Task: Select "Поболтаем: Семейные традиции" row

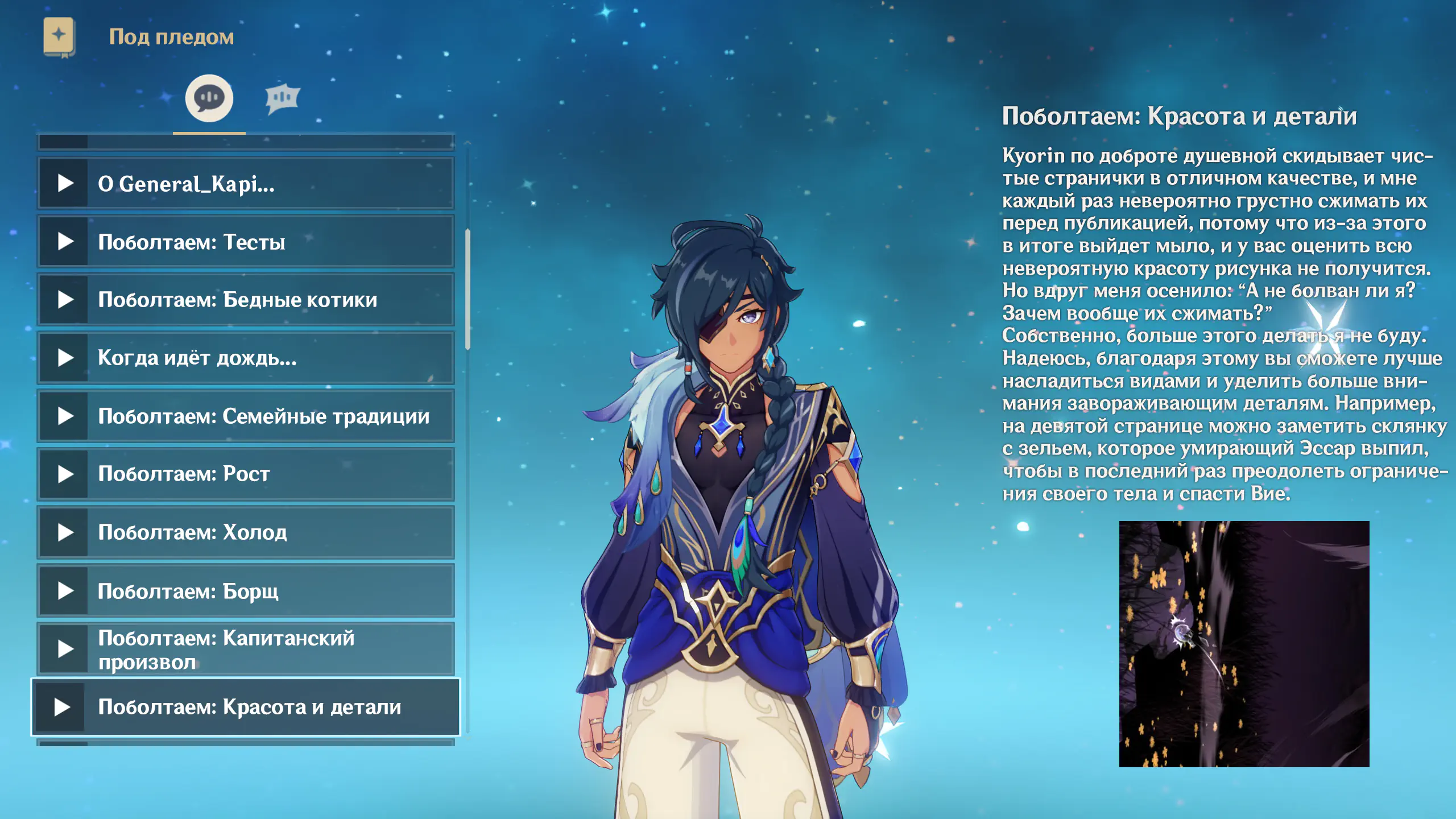Action: tap(246, 416)
